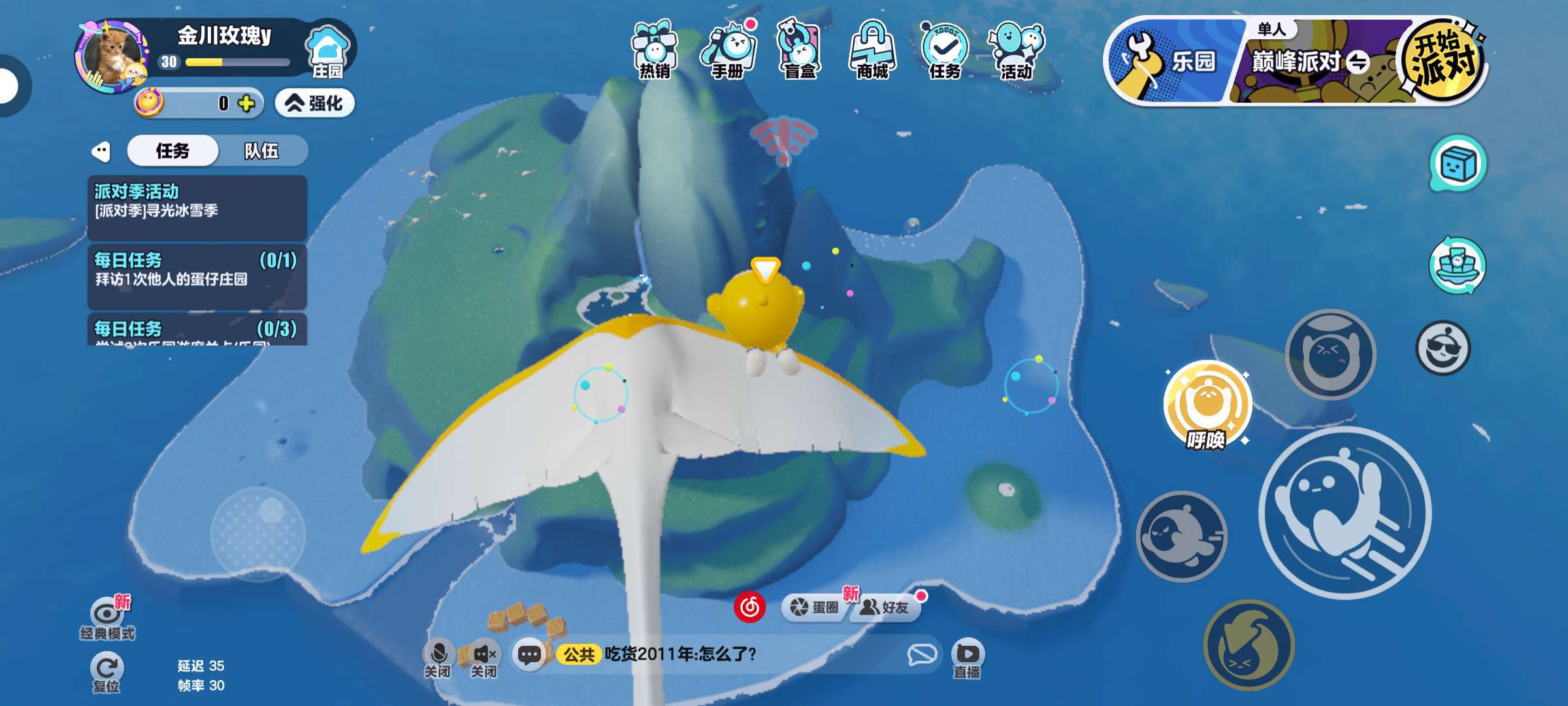Add coins with the yellow plus button

point(246,103)
